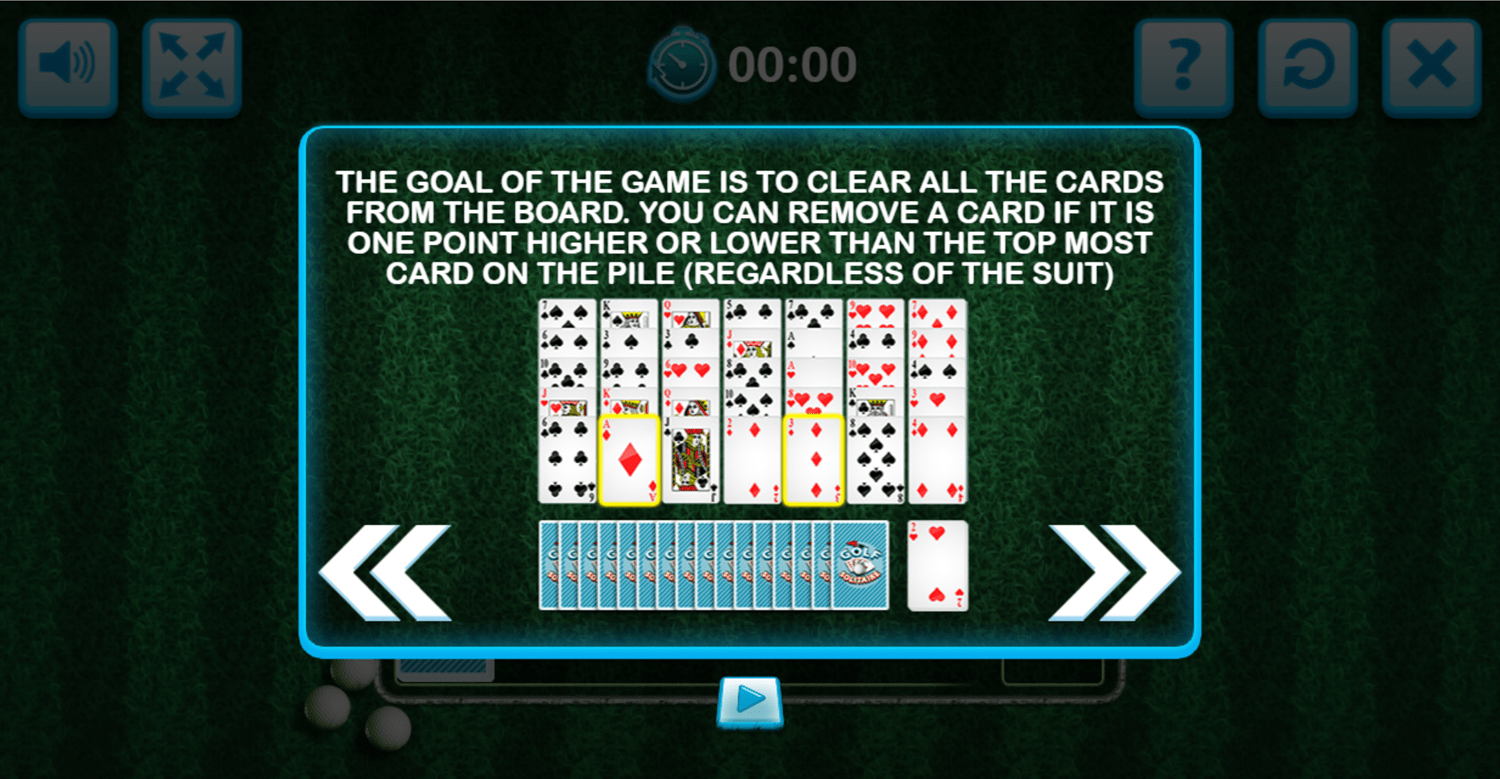Select the highlighted Ace of Diamonds
Image resolution: width=1500 pixels, height=779 pixels.
tap(628, 460)
